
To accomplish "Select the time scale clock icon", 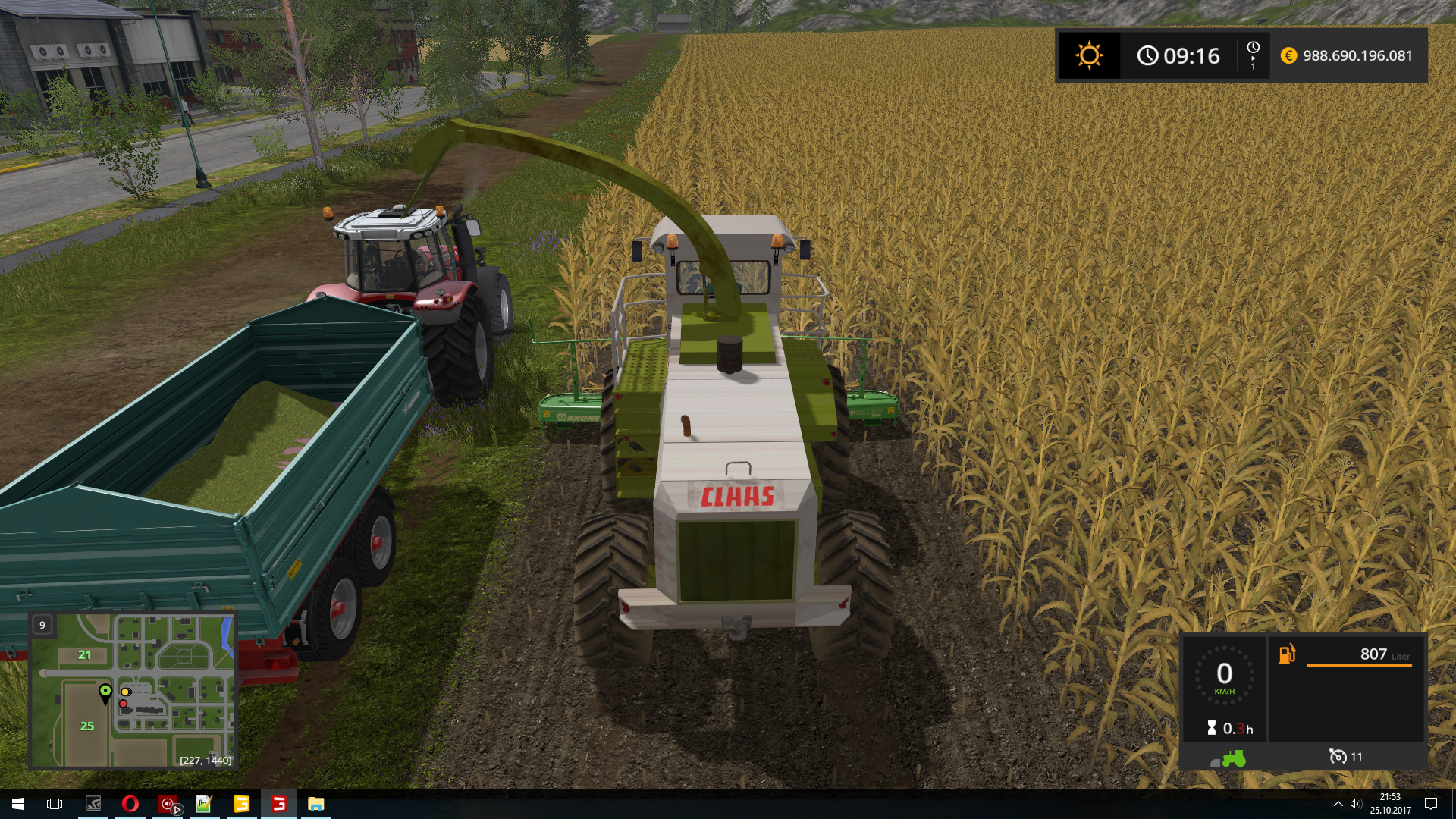I will point(1253,49).
